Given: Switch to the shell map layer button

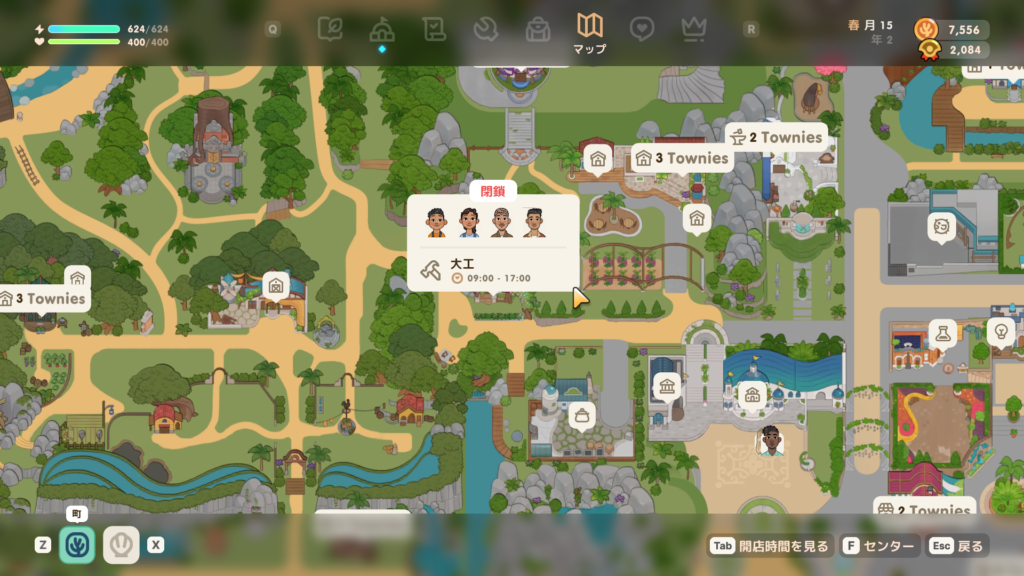Looking at the screenshot, I should [x=121, y=545].
